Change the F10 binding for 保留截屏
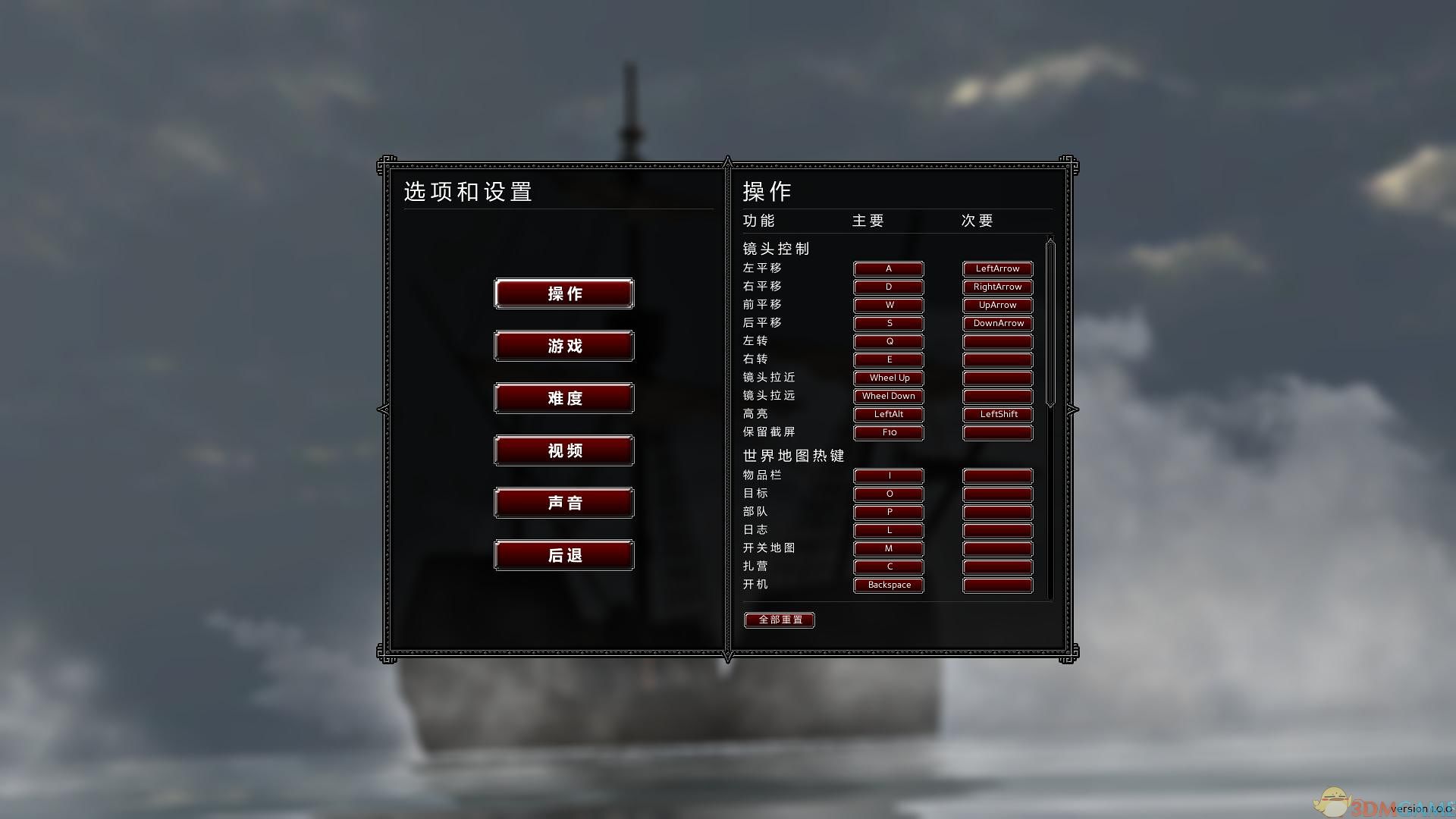Viewport: 1456px width, 819px height. [888, 432]
